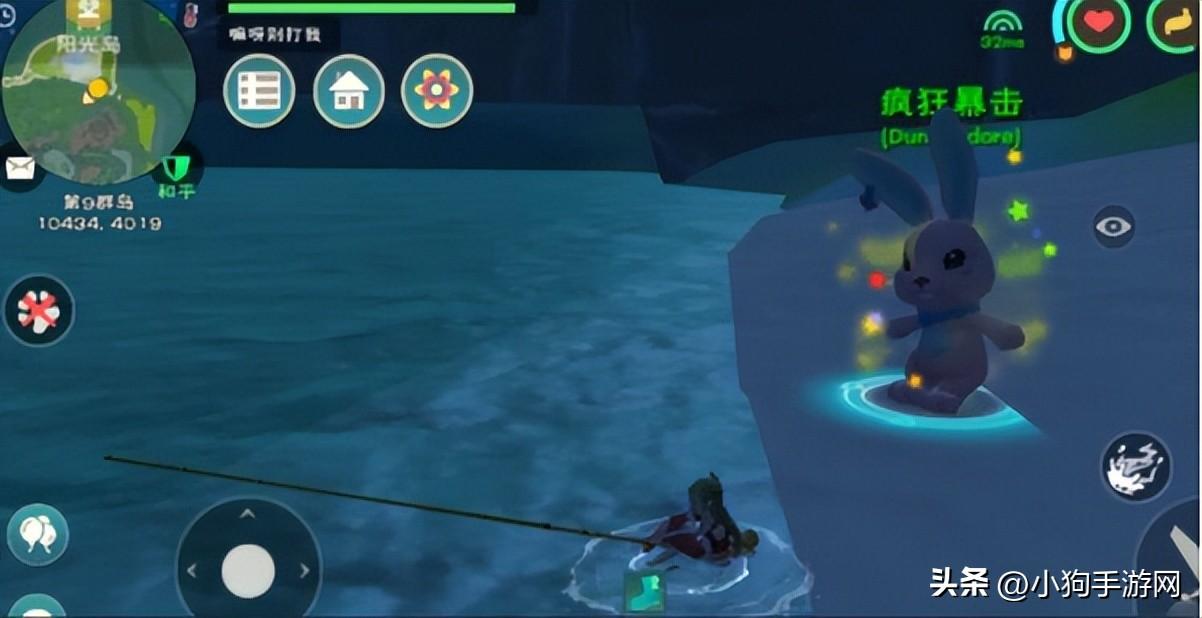
Task: Open the list menu button
Action: tap(259, 91)
